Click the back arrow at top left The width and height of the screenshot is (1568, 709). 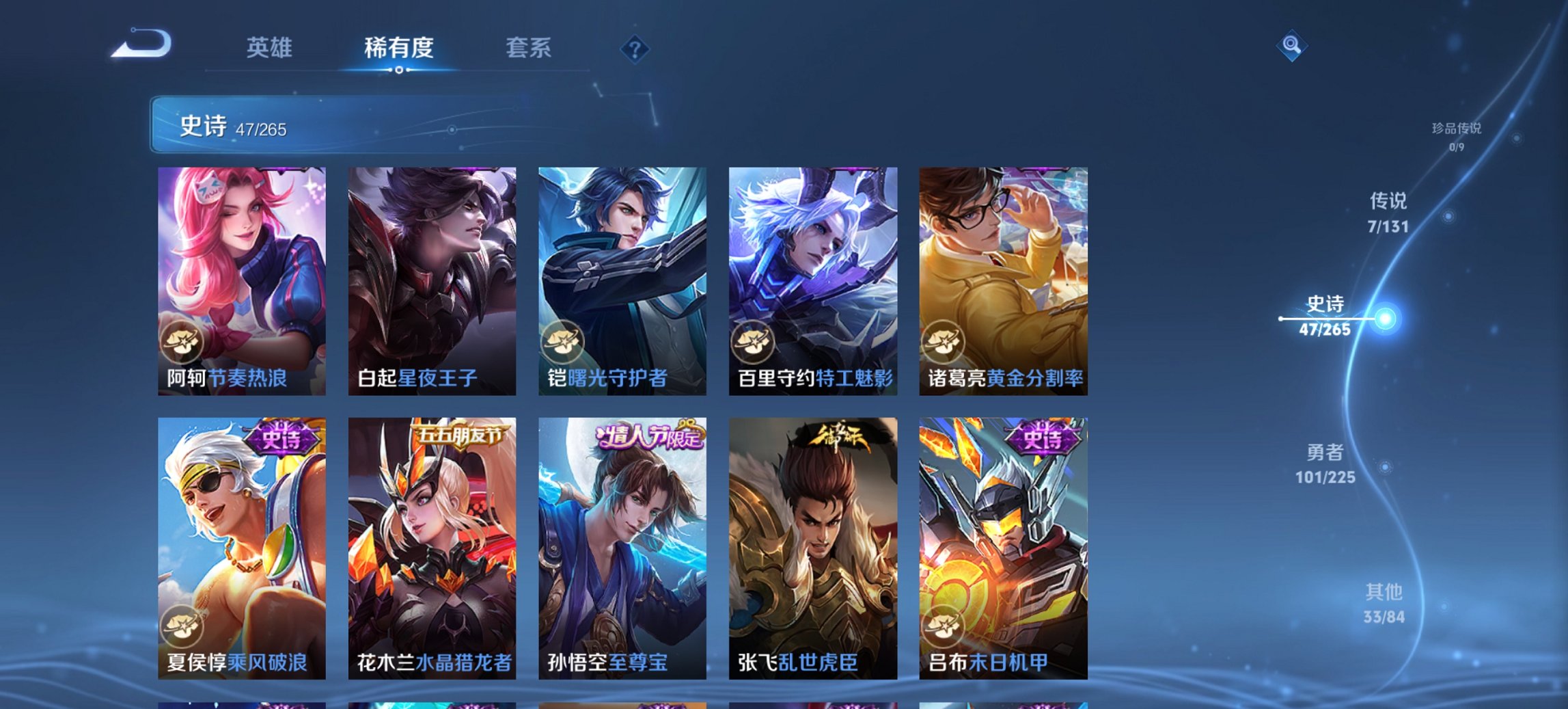[x=143, y=45]
